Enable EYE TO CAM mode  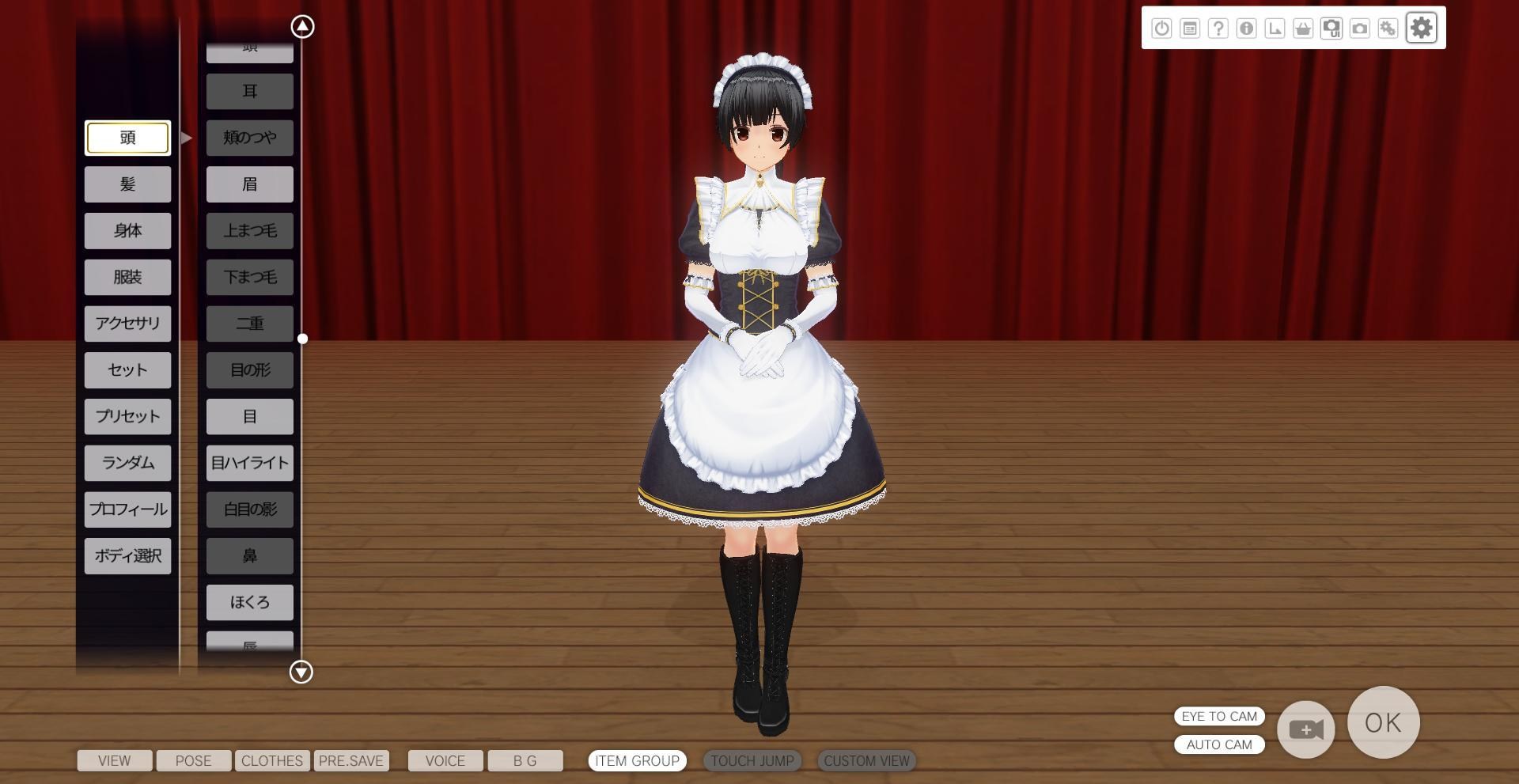(1219, 717)
